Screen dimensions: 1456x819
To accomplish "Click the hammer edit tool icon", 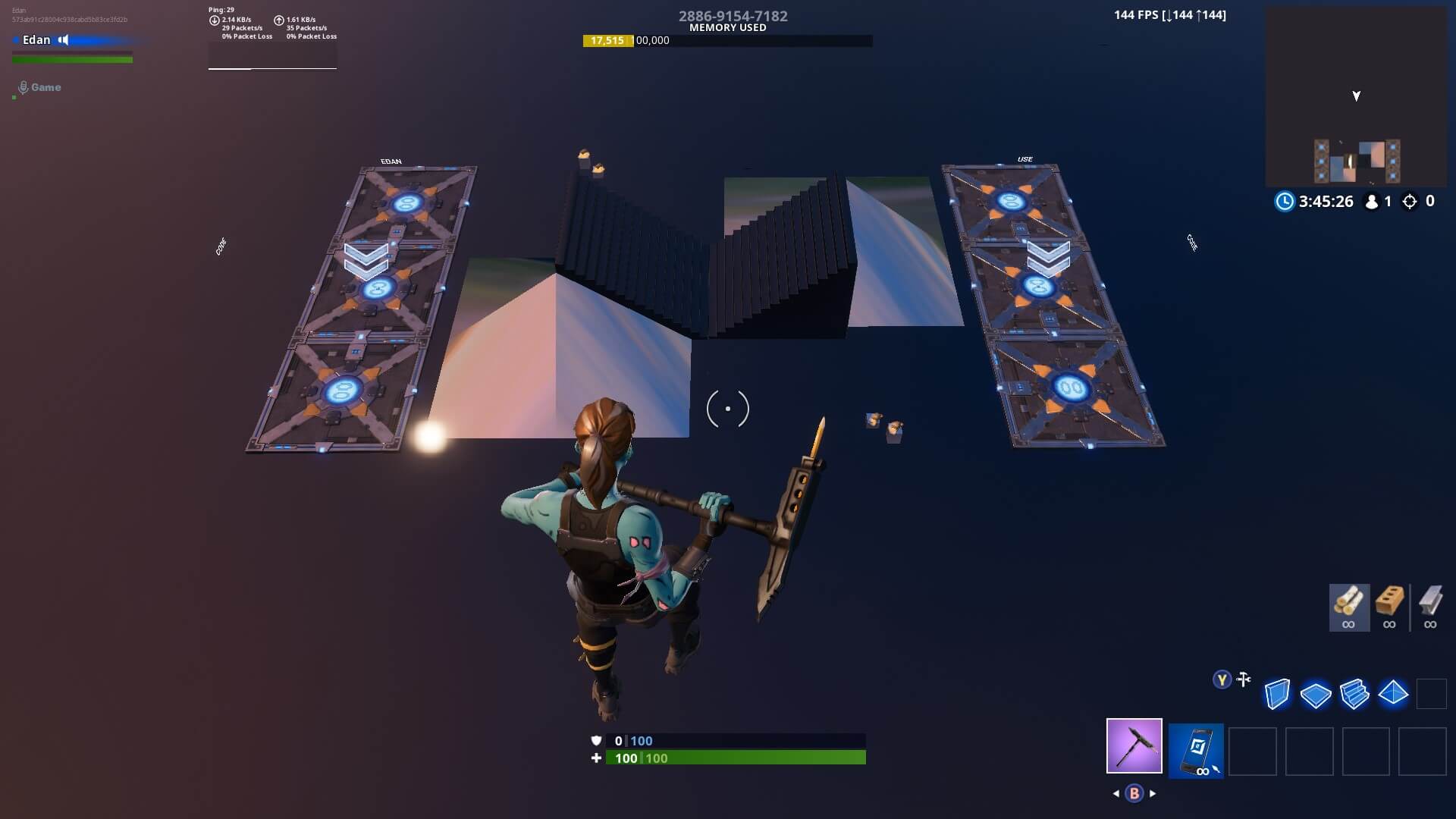I will pos(1243,679).
